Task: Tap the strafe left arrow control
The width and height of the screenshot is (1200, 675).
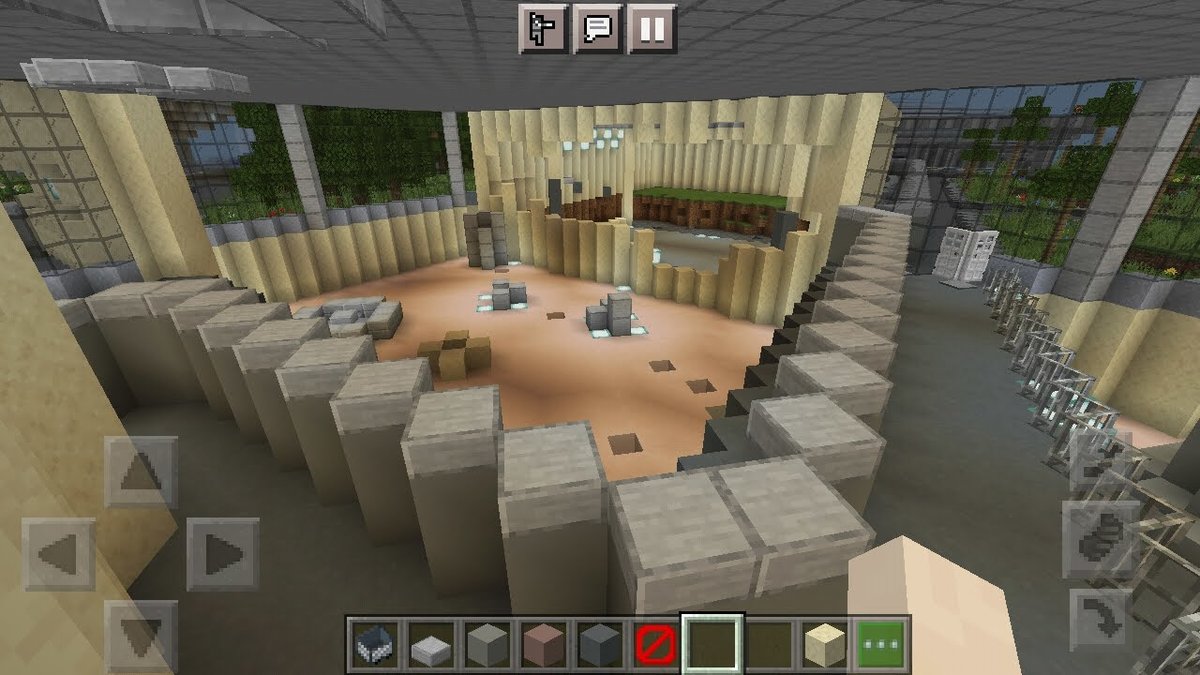Action: point(58,554)
